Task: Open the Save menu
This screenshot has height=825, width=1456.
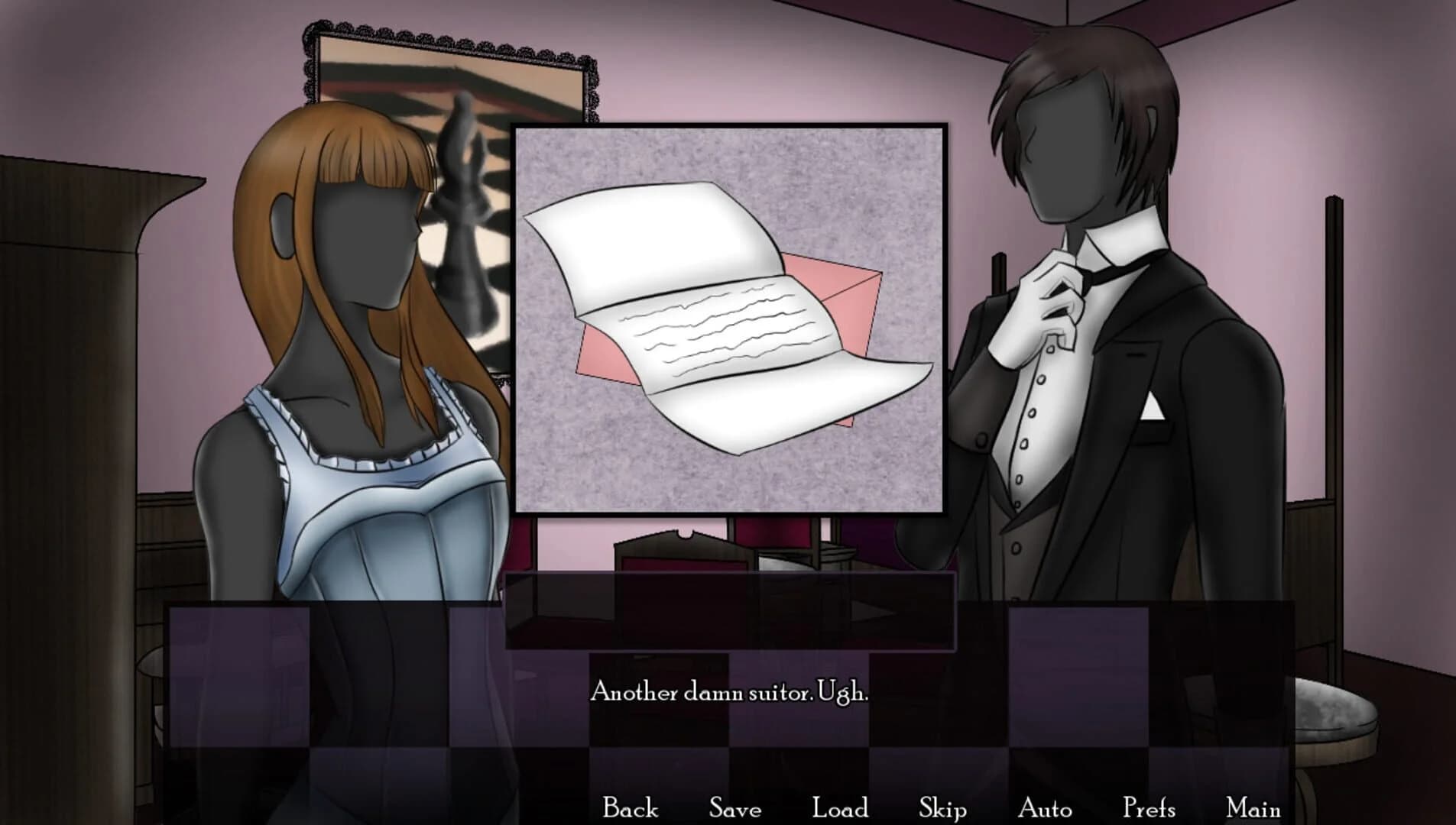Action: [735, 805]
